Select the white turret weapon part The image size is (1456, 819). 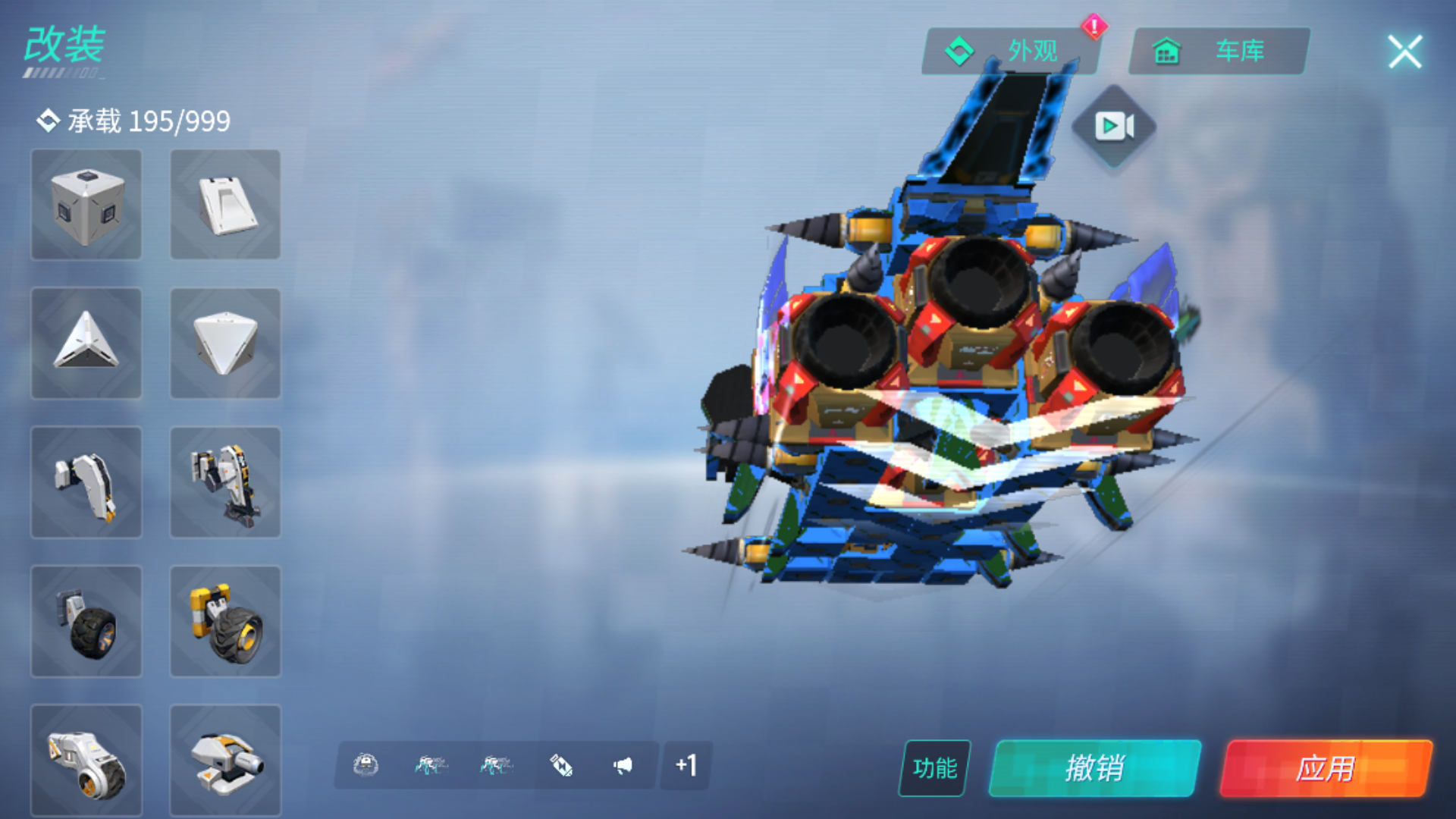tap(225, 758)
